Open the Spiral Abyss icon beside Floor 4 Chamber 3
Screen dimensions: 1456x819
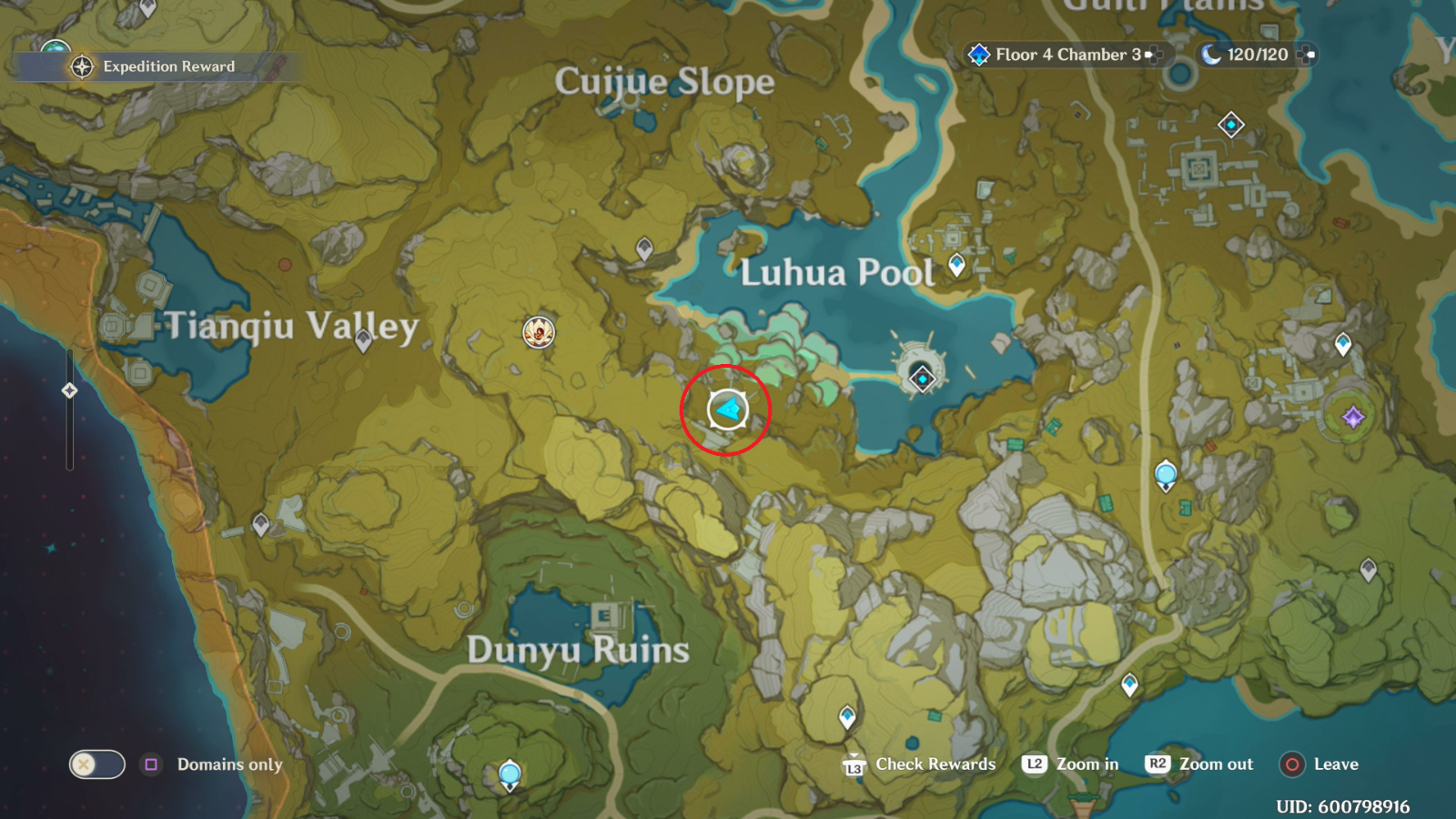(978, 54)
